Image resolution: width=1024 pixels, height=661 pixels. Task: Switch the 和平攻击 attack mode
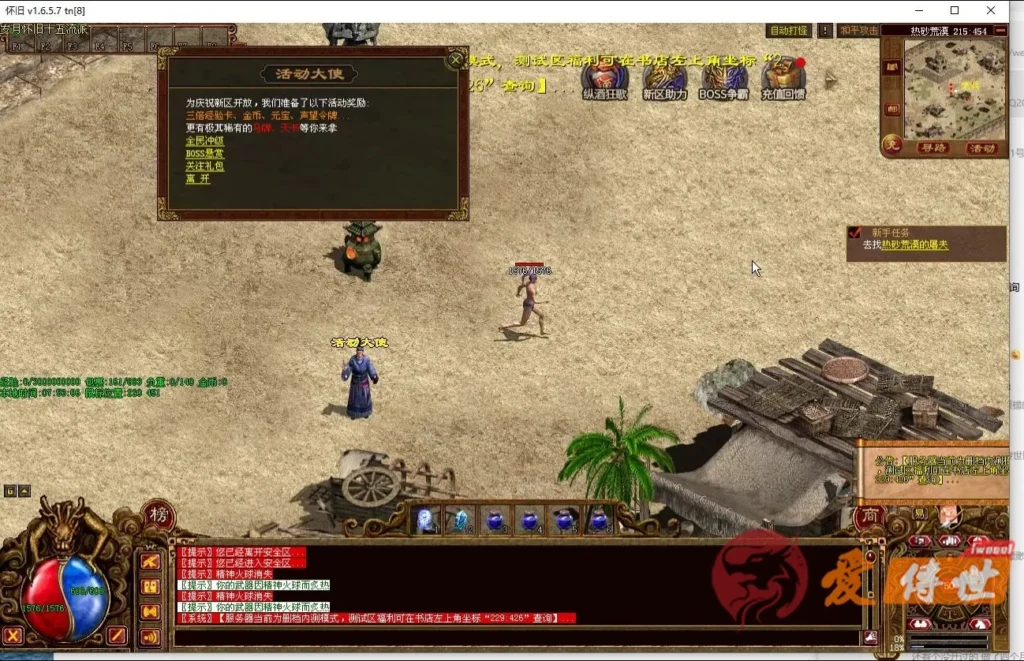click(x=858, y=31)
